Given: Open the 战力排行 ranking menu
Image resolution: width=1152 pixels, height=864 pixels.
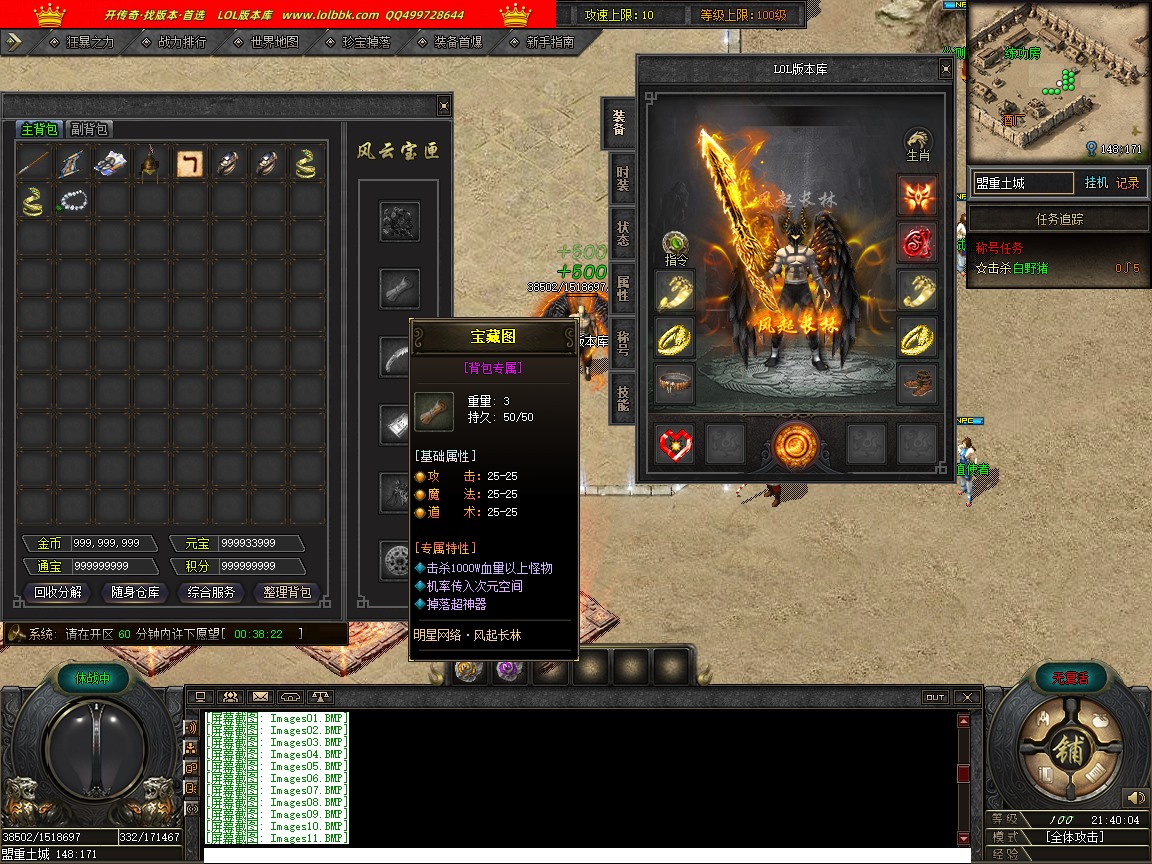Looking at the screenshot, I should pyautogui.click(x=182, y=42).
